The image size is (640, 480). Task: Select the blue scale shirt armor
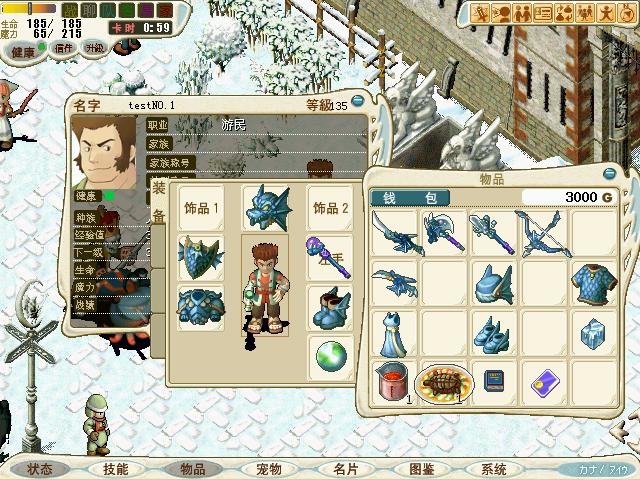tap(594, 282)
